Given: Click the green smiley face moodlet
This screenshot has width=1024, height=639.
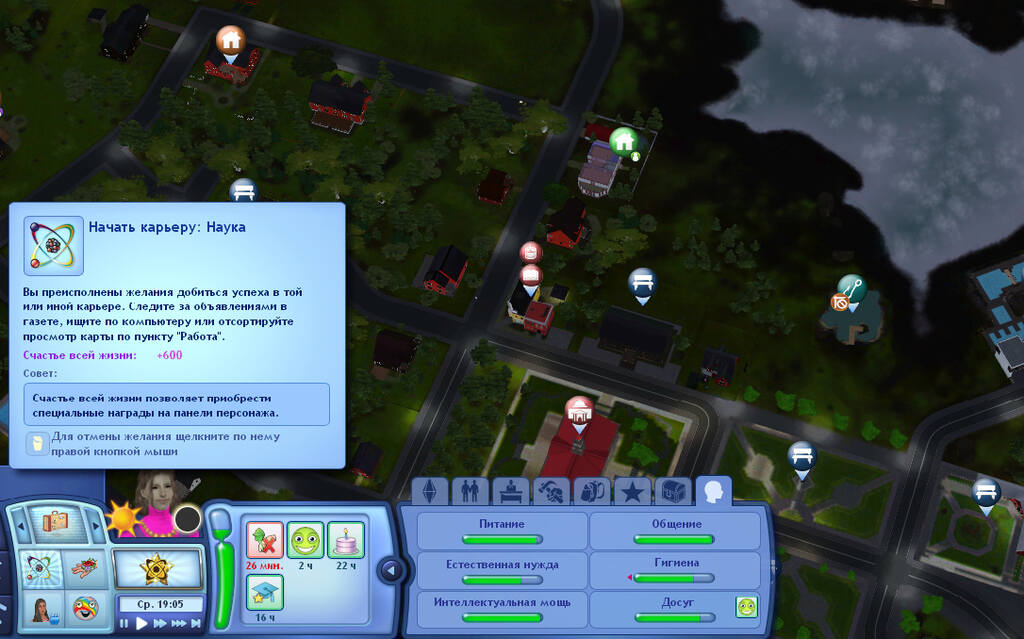Looking at the screenshot, I should pyautogui.click(x=304, y=541).
